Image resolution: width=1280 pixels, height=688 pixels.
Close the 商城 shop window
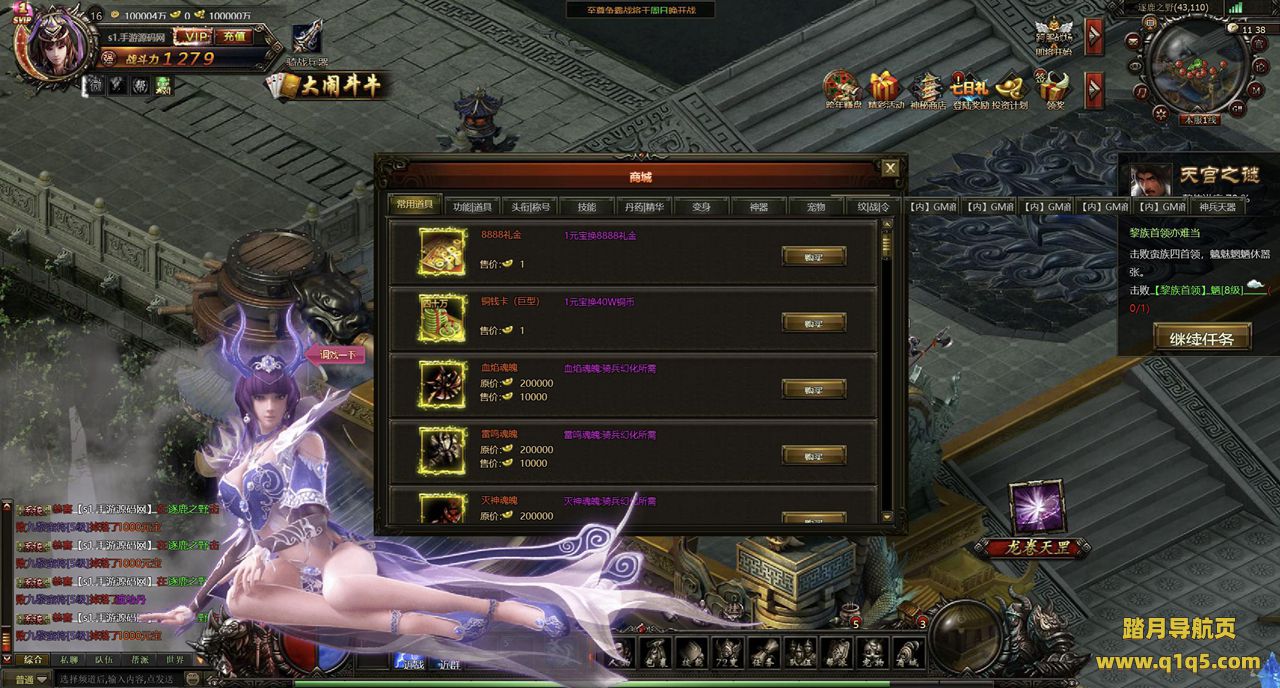tap(890, 168)
